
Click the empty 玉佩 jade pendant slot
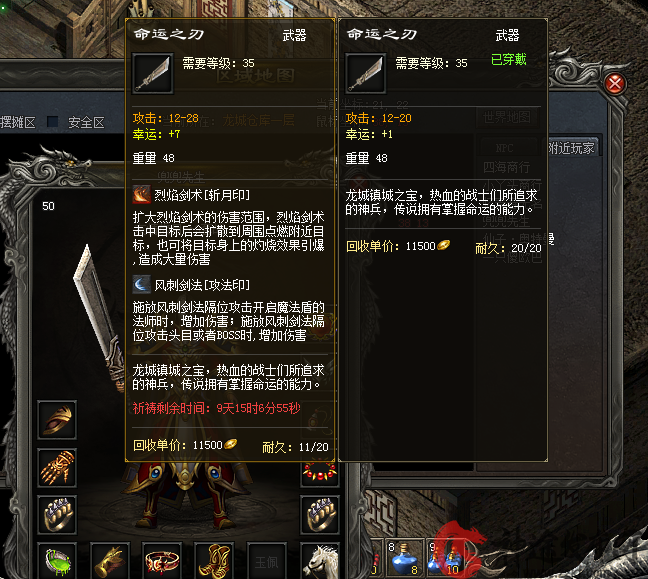pyautogui.click(x=264, y=560)
